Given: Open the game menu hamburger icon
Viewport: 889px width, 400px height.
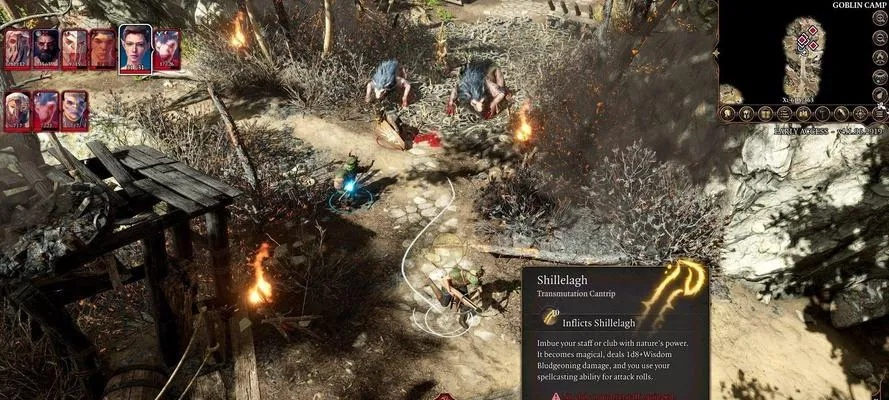Looking at the screenshot, I should pyautogui.click(x=880, y=114).
